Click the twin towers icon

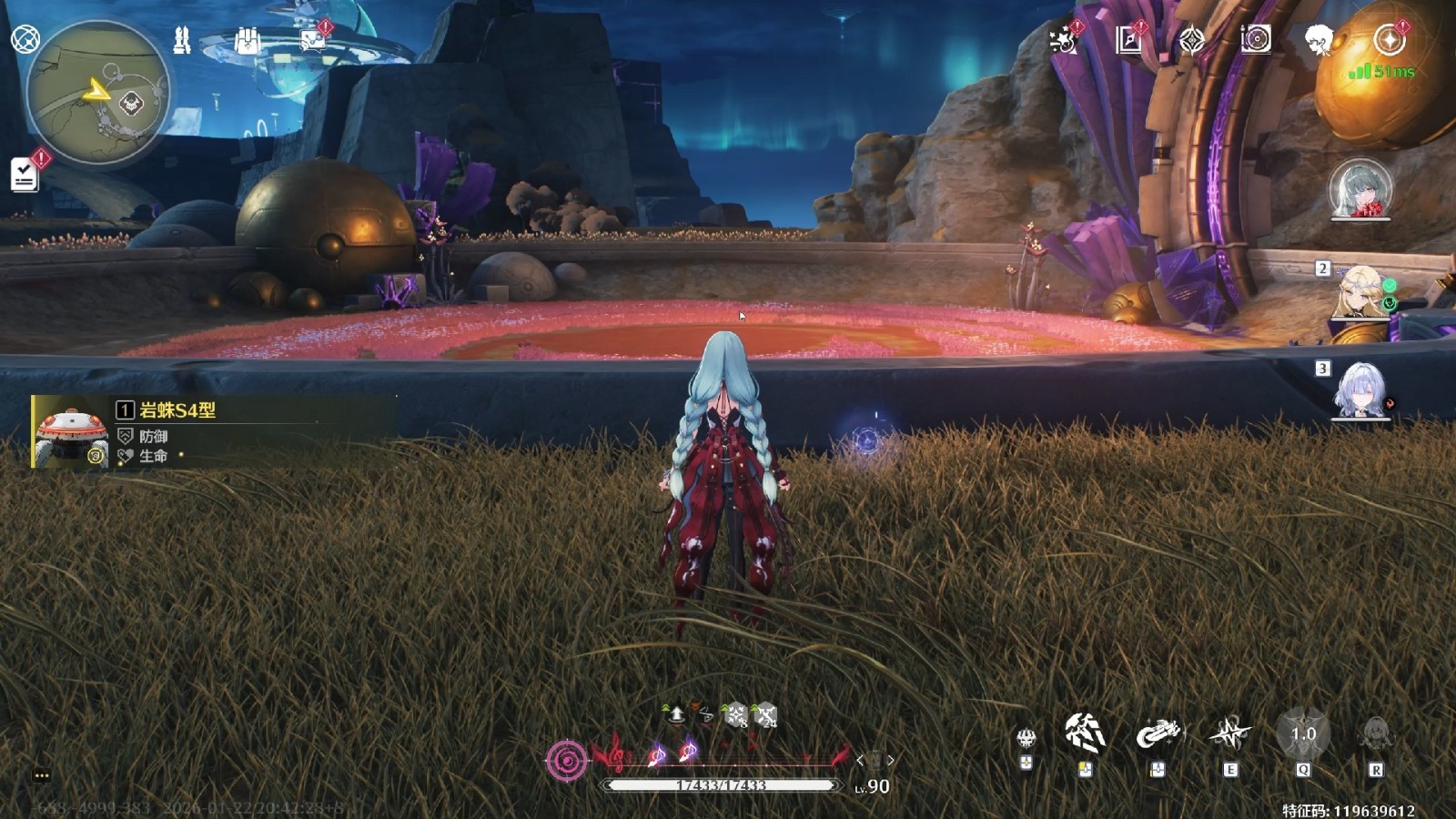click(182, 40)
